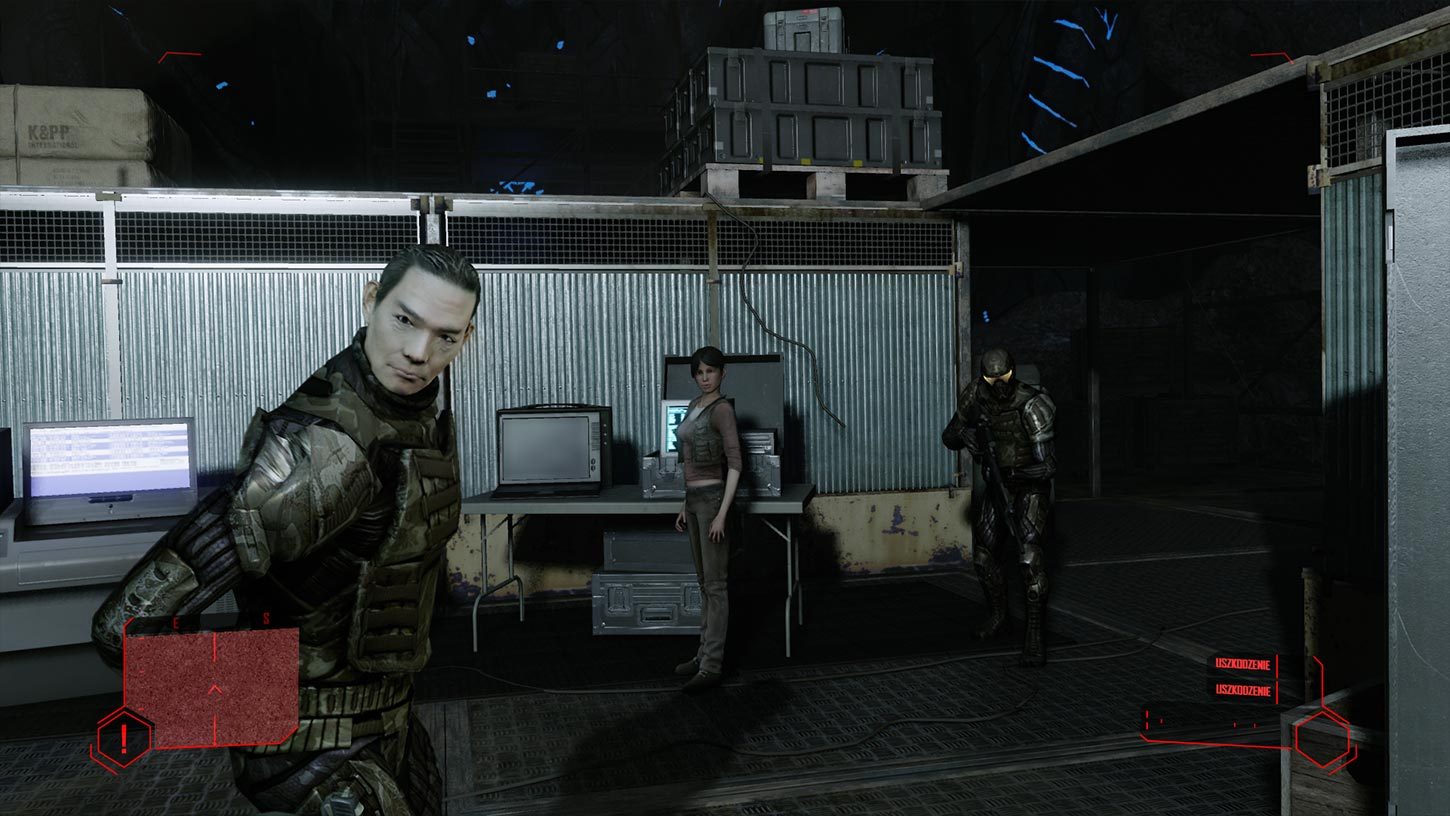Select the hexagonal suit status icon bottom right
1450x816 pixels.
(1324, 738)
